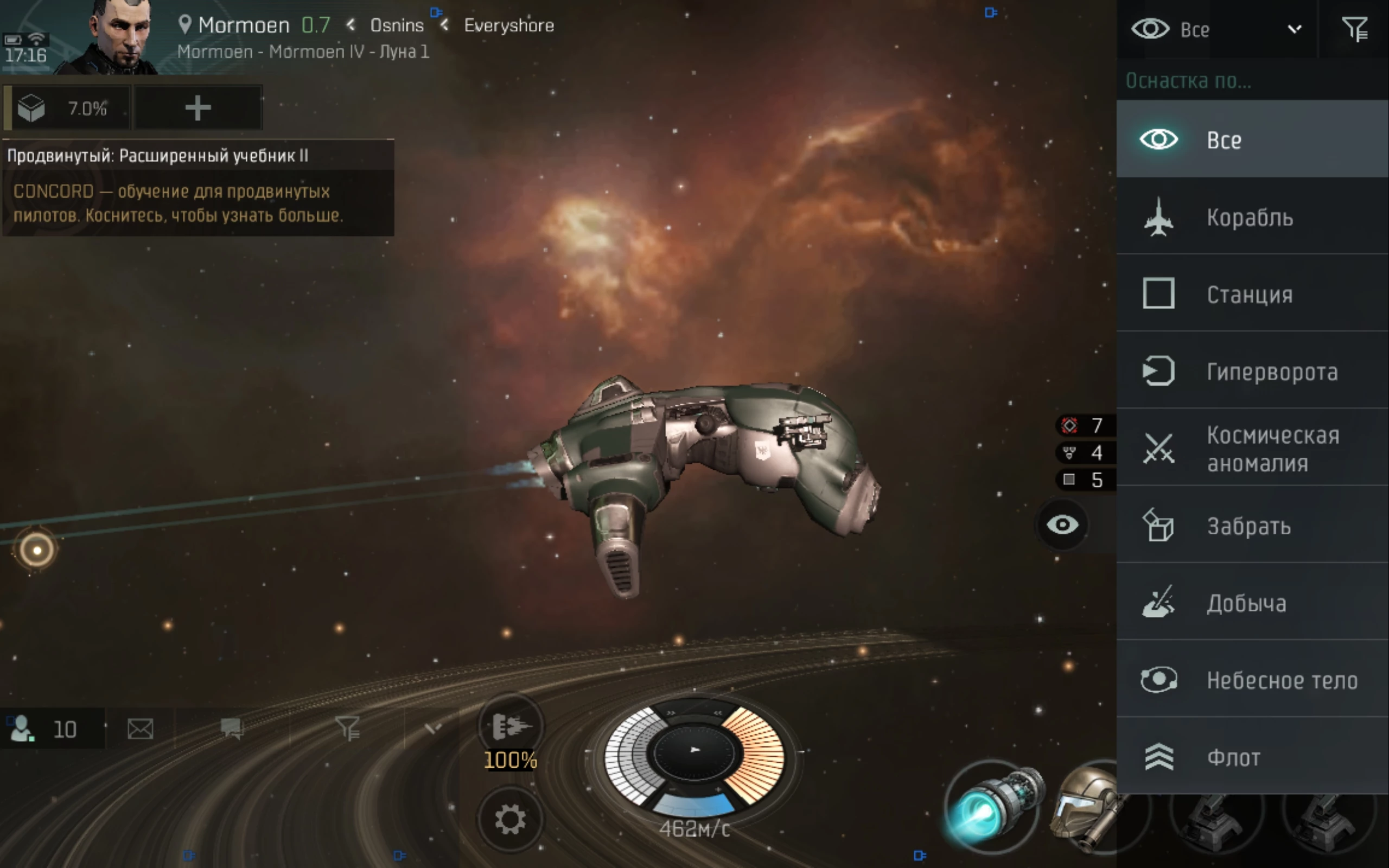
Task: Select the Корабль filter entry
Action: click(1251, 217)
